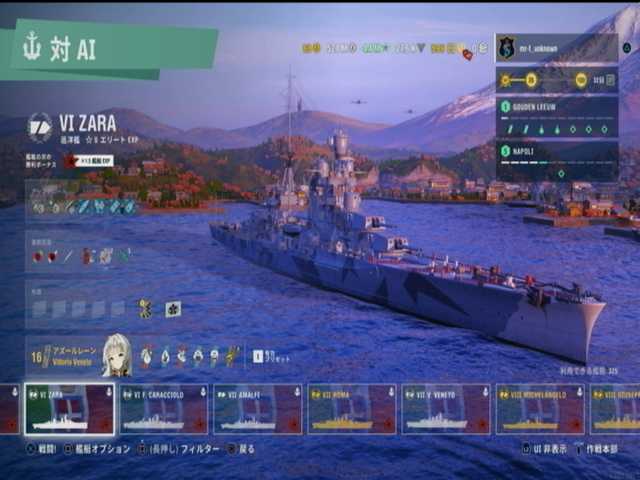Screen dimensions: 640x480
Task: Open the ship upgrade modules row
Action: 84,205
